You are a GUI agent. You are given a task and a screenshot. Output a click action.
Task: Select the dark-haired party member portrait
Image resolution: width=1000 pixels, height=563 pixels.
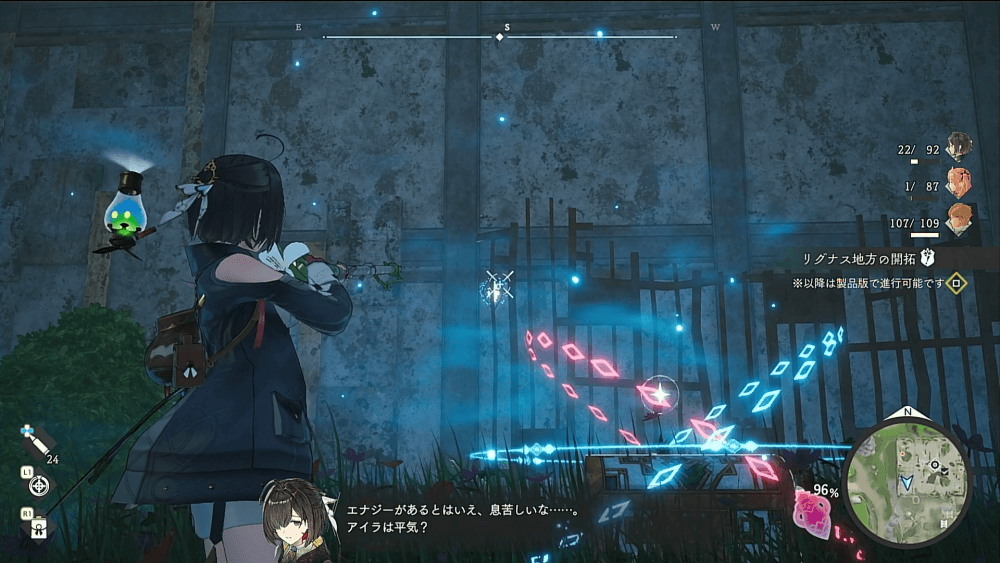click(x=960, y=146)
